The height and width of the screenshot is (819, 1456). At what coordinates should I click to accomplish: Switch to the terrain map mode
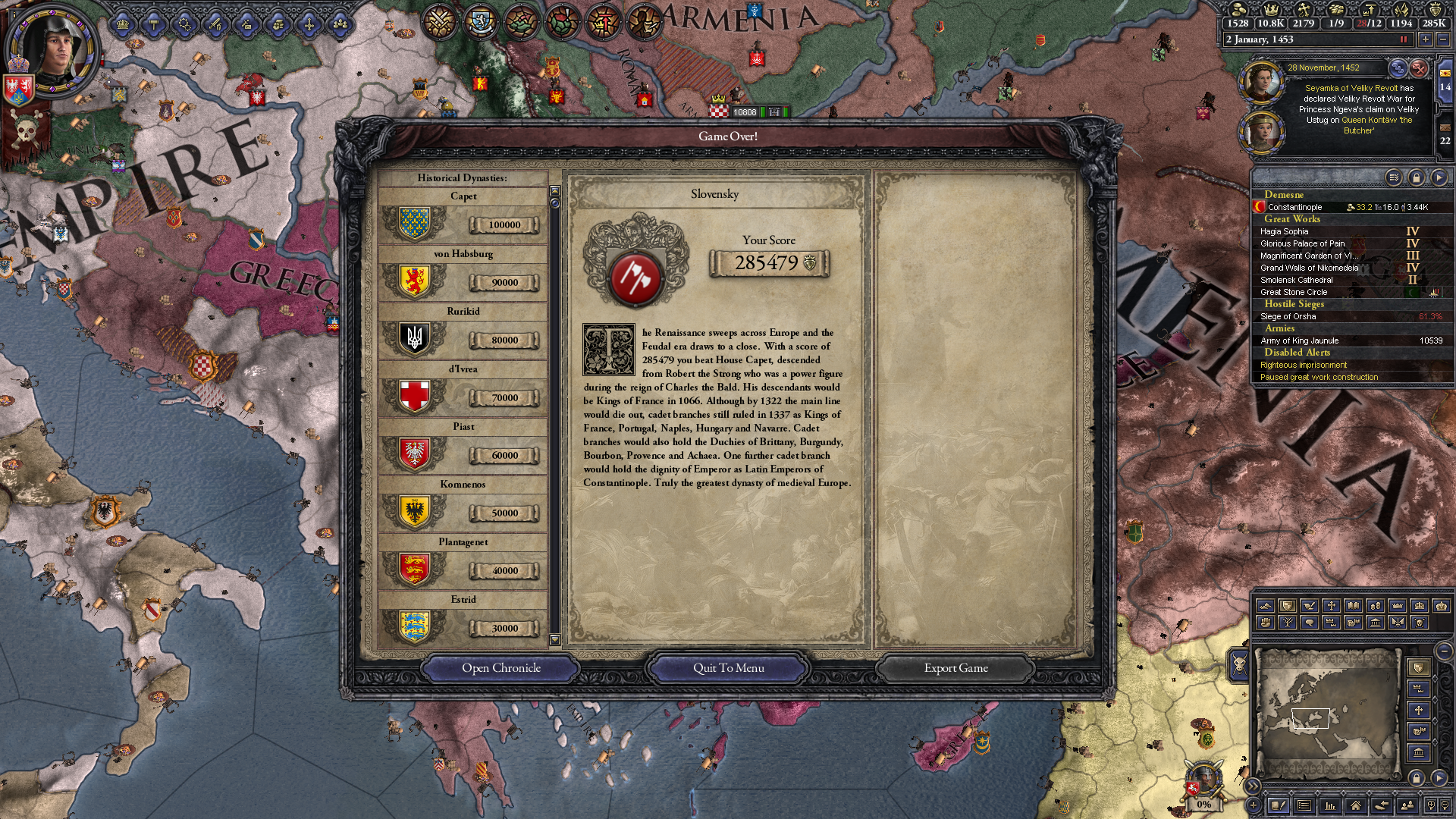(1265, 606)
